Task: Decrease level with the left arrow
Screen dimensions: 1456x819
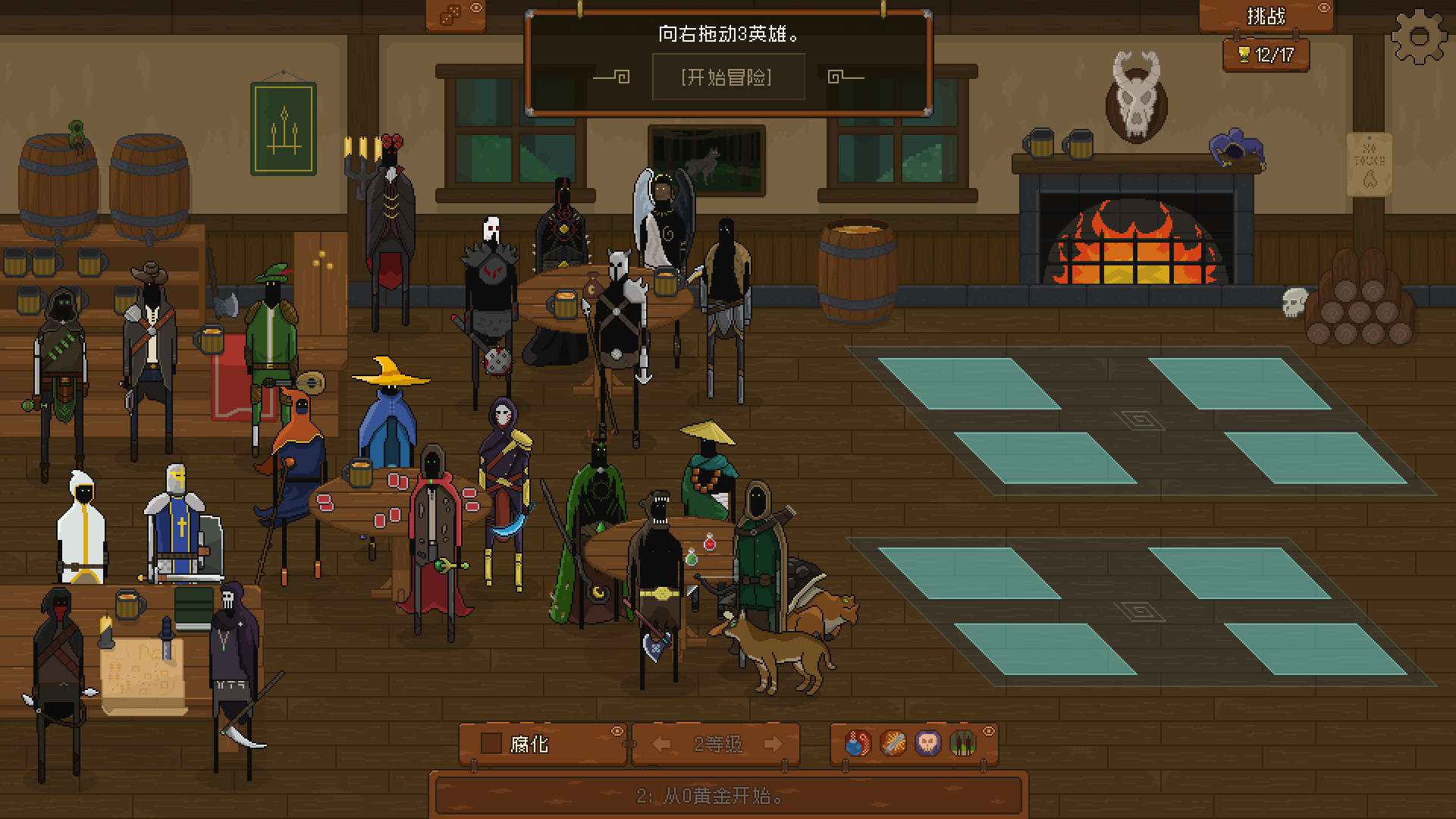Action: pos(661,744)
